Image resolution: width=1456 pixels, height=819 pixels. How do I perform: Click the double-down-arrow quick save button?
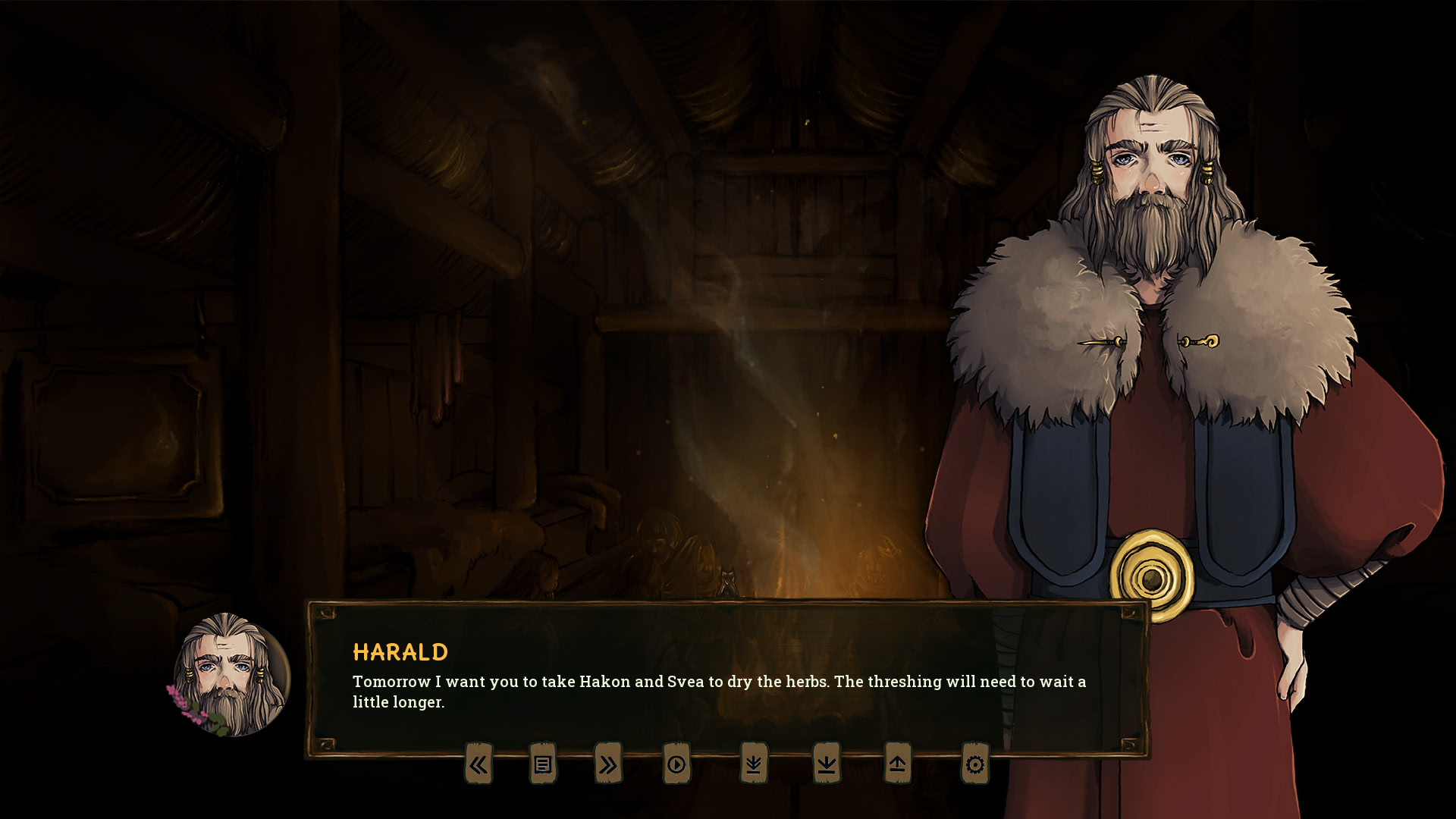tap(753, 764)
